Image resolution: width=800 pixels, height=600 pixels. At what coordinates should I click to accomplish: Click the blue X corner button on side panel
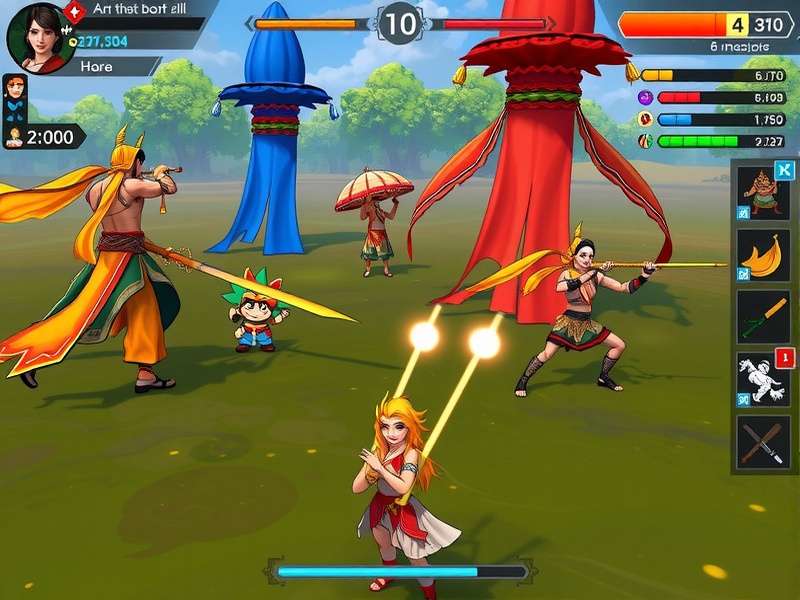tap(782, 170)
